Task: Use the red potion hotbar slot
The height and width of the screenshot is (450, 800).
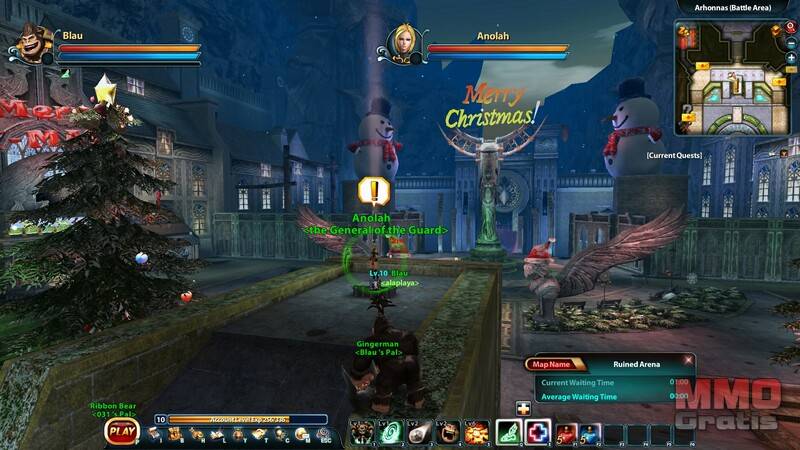Action: coord(566,432)
